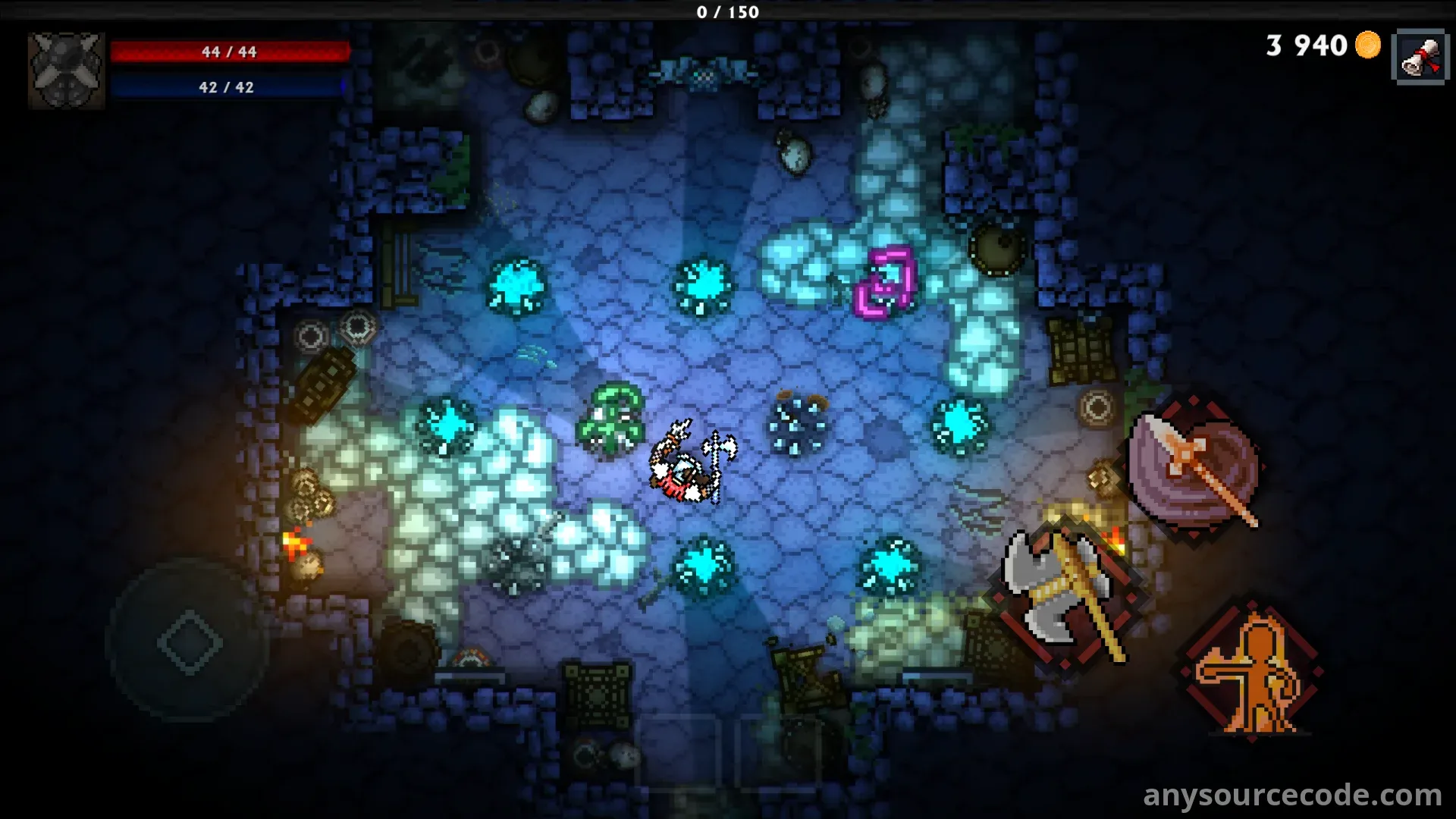Activate the halberd weapon attack button

[1194, 469]
